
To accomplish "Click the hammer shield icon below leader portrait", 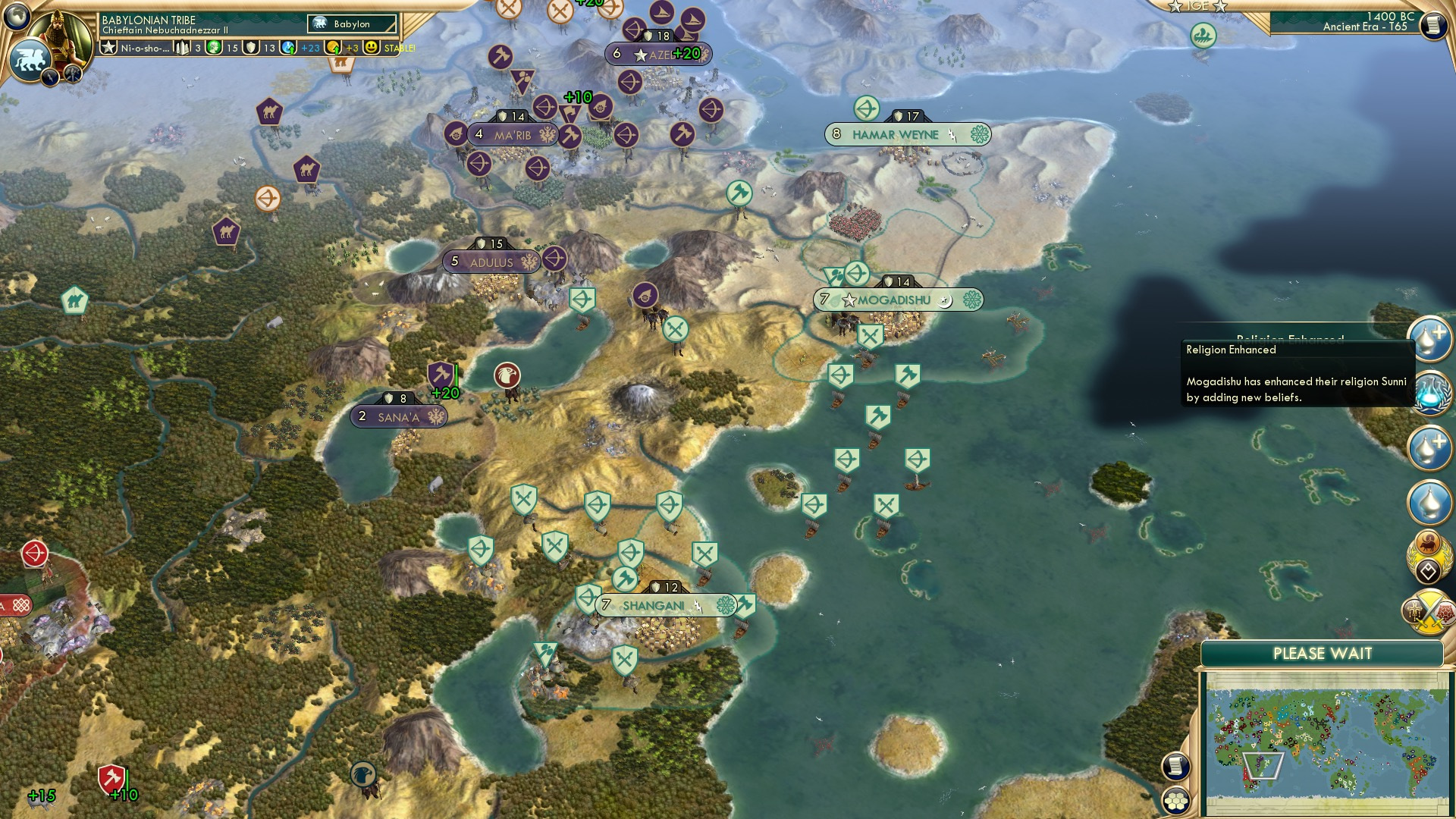I will coord(72,71).
